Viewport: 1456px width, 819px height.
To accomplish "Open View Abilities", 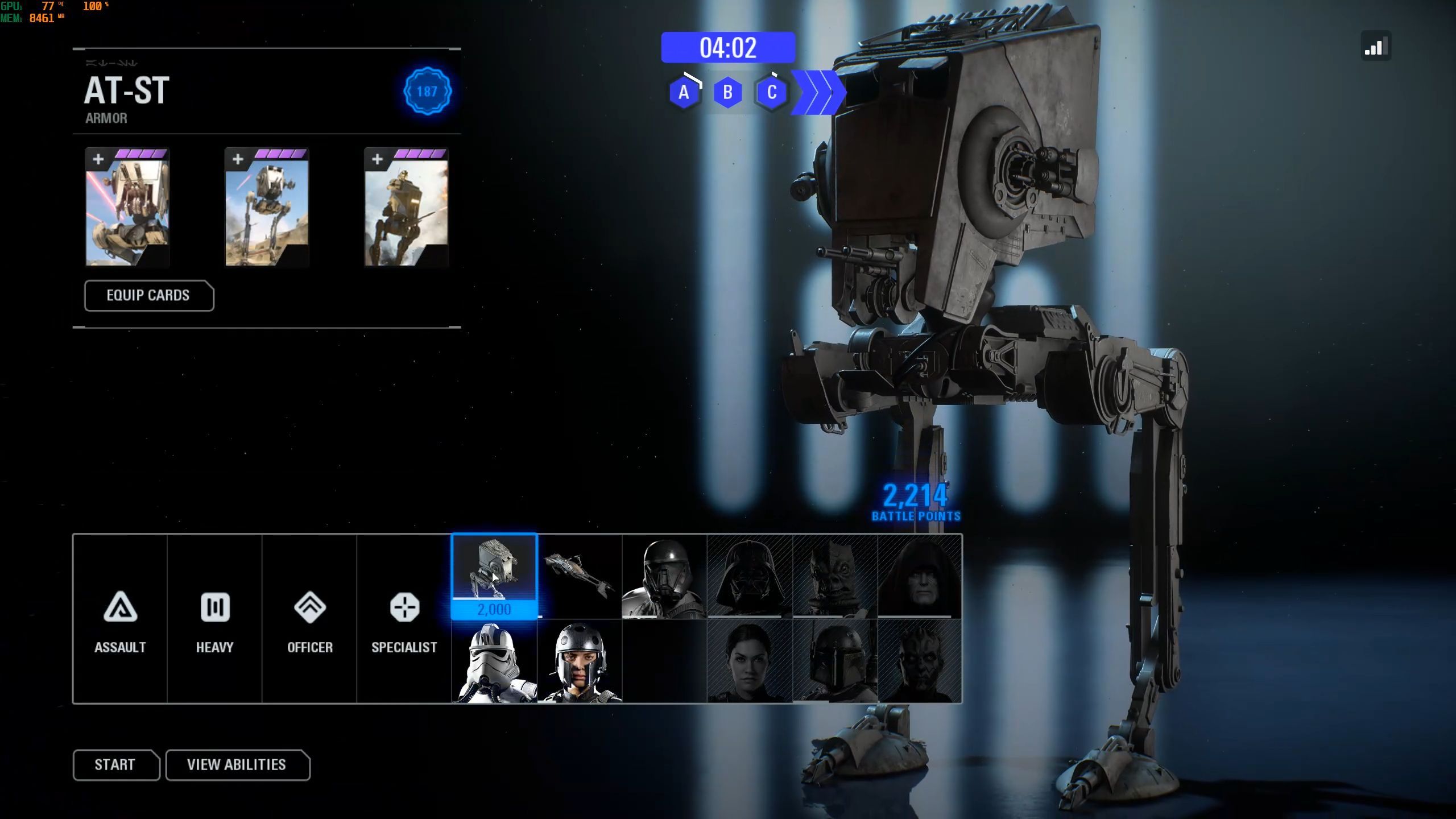I will click(237, 764).
